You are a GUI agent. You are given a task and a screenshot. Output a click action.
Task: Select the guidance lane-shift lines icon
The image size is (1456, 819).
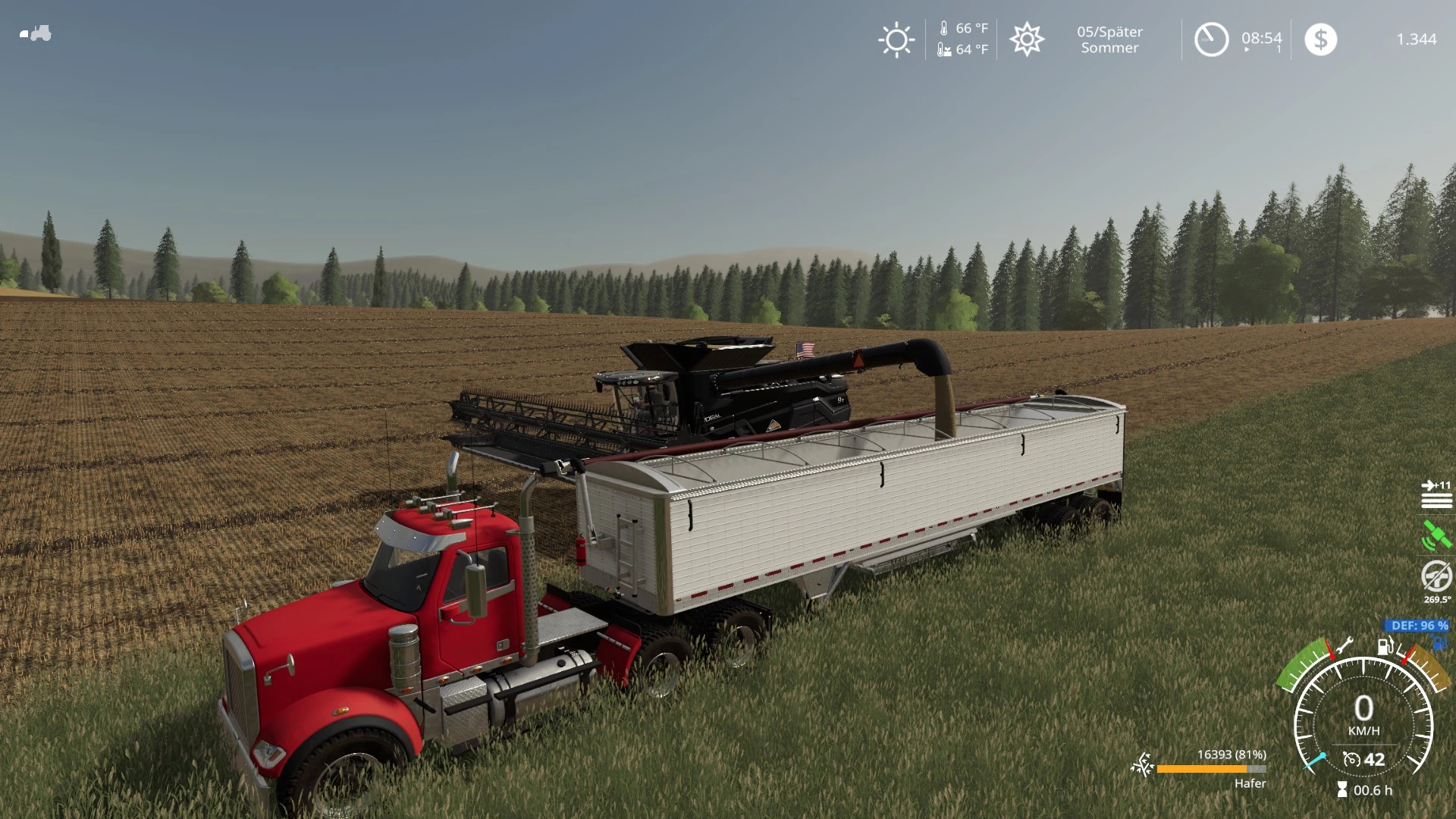pos(1436,494)
